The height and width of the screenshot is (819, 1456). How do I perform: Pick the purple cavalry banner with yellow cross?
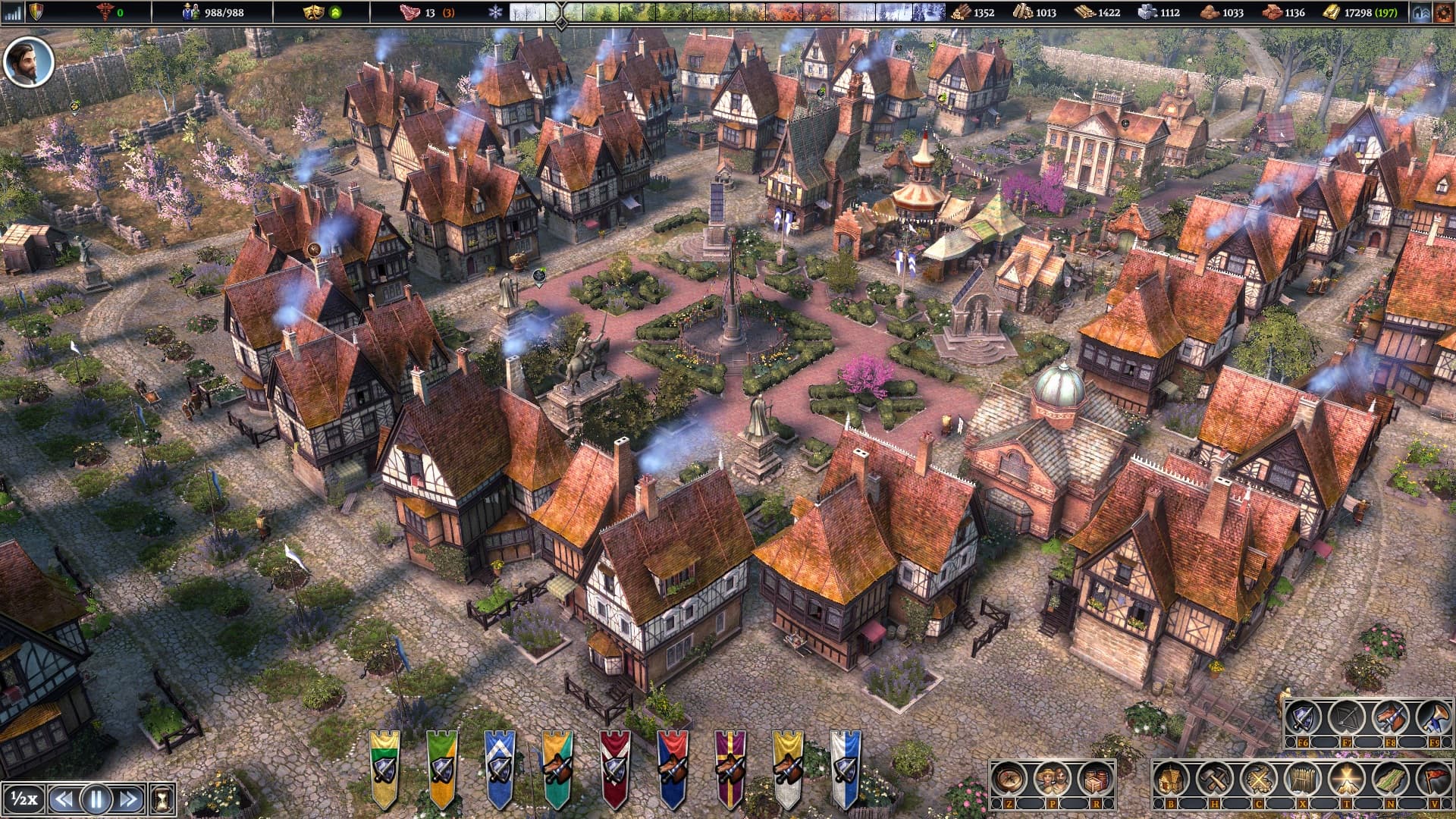click(730, 767)
